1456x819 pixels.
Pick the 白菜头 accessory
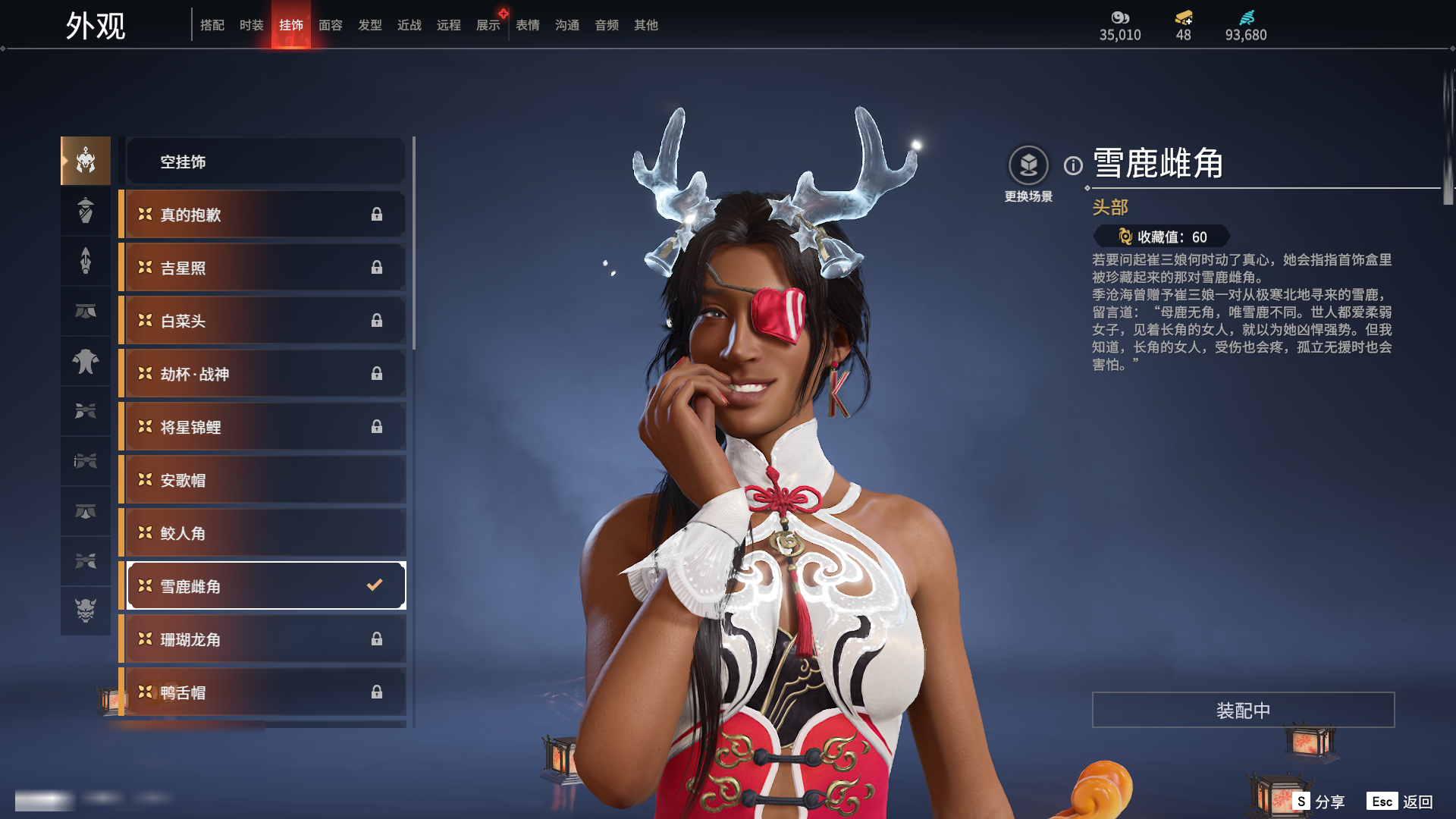[x=265, y=321]
